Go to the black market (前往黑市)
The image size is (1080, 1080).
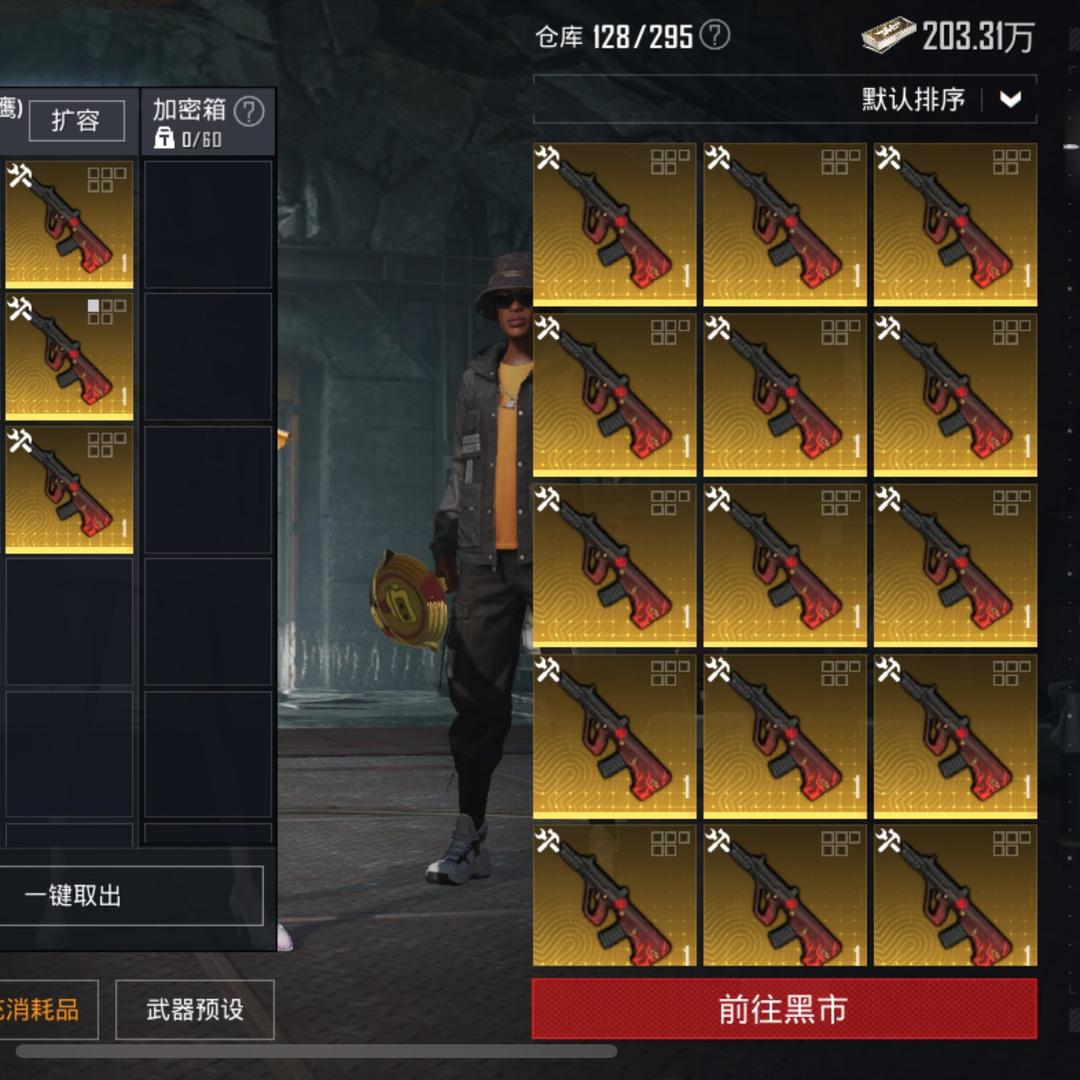[783, 1009]
